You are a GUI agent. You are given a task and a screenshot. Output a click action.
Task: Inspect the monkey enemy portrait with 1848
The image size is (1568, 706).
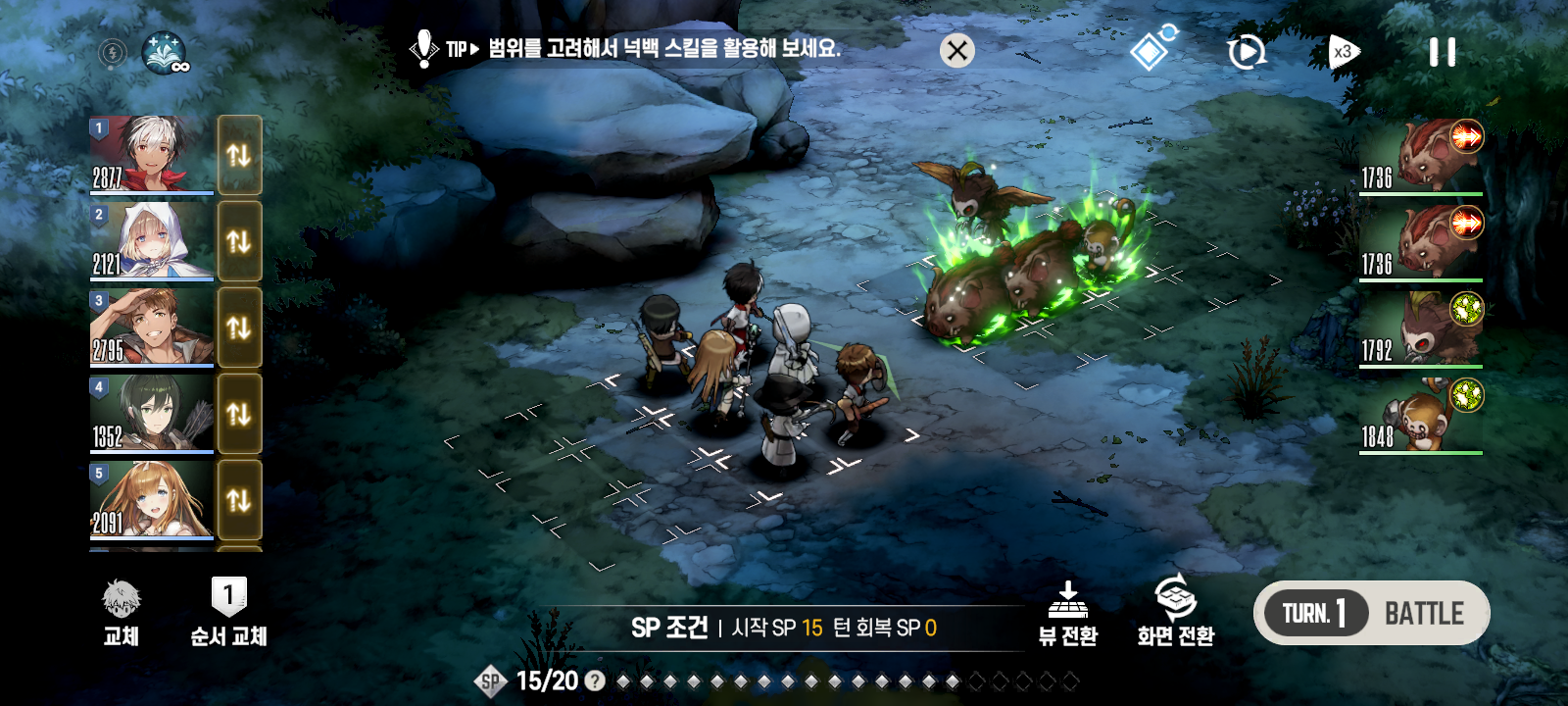(1421, 419)
